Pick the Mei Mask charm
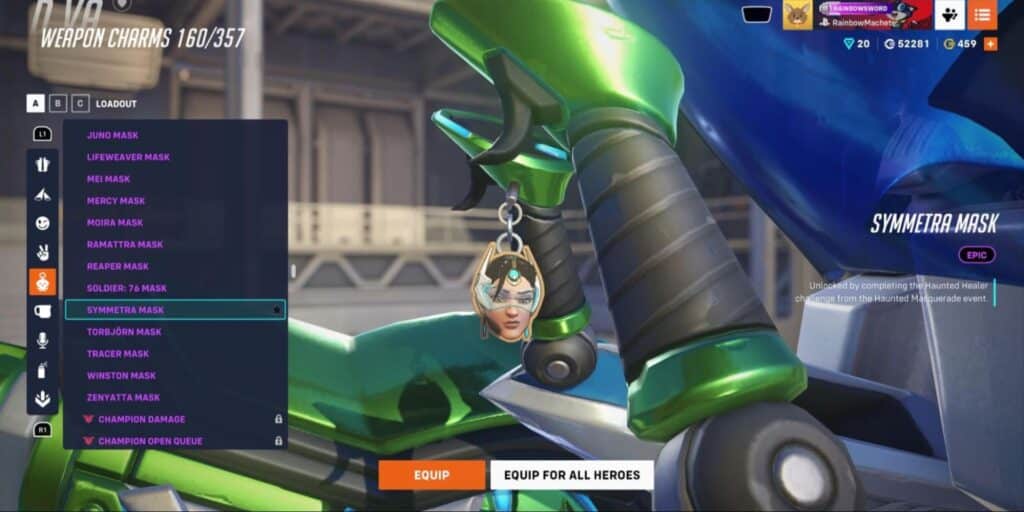 pyautogui.click(x=109, y=179)
